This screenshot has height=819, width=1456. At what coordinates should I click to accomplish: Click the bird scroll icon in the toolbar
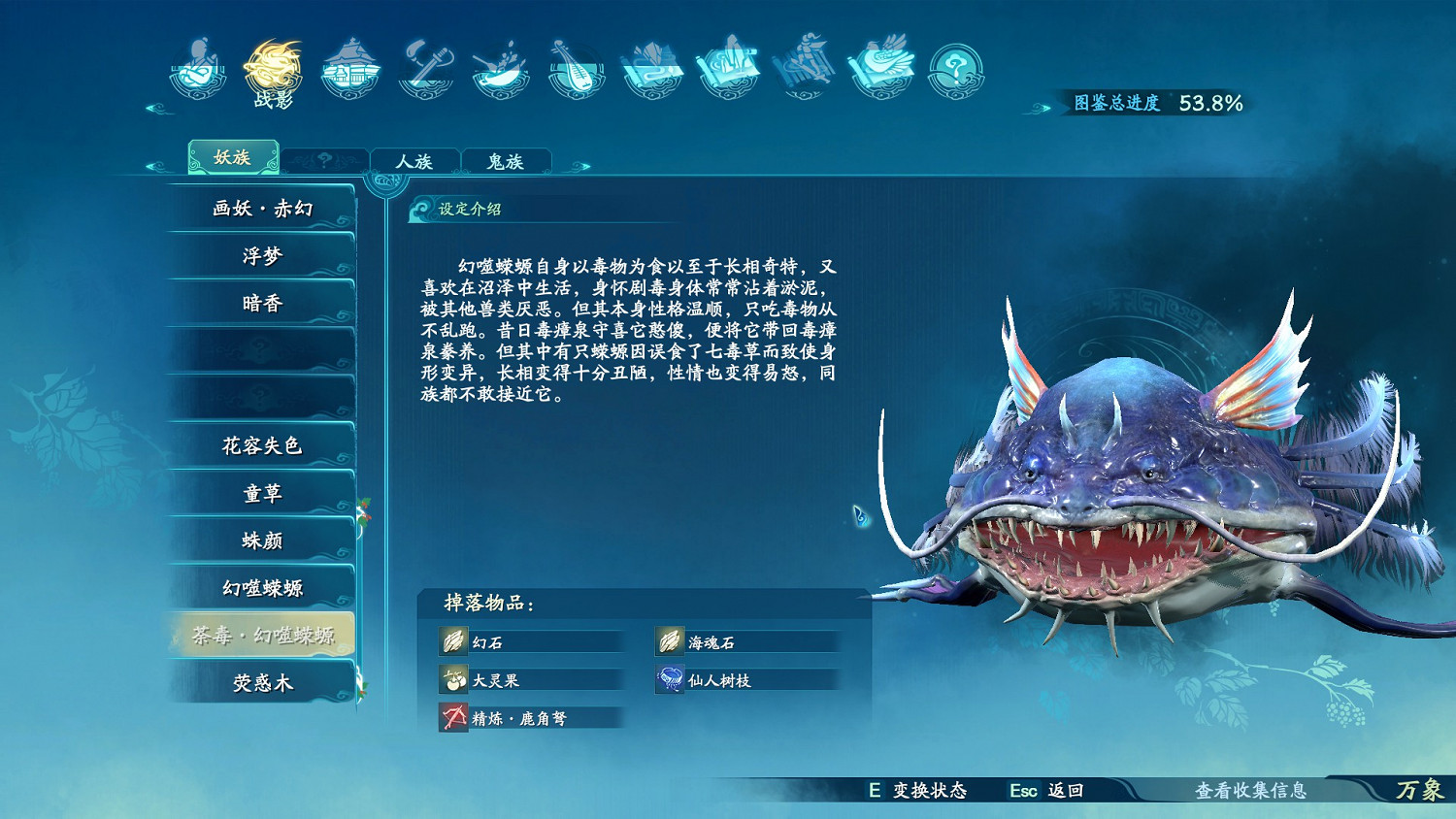881,63
